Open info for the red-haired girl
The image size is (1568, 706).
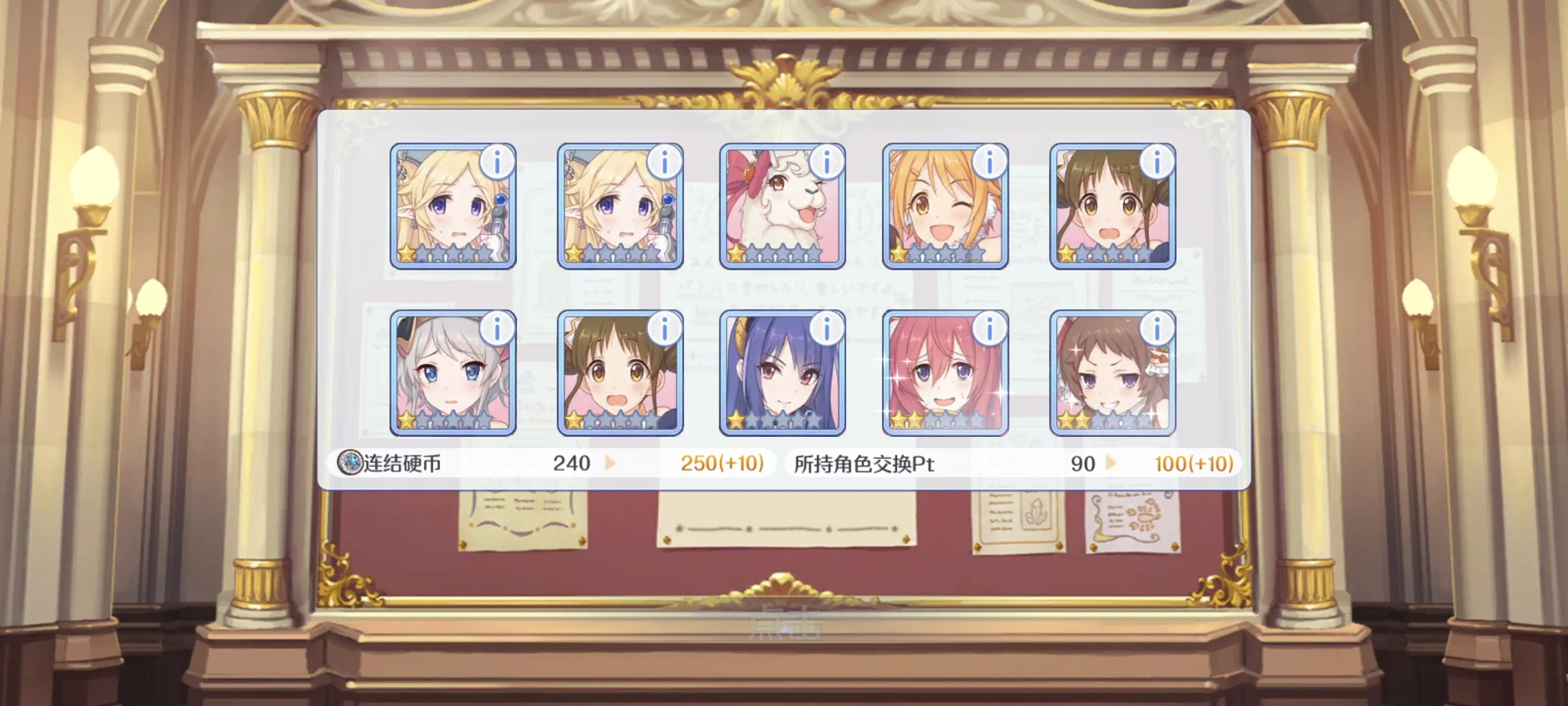[989, 329]
